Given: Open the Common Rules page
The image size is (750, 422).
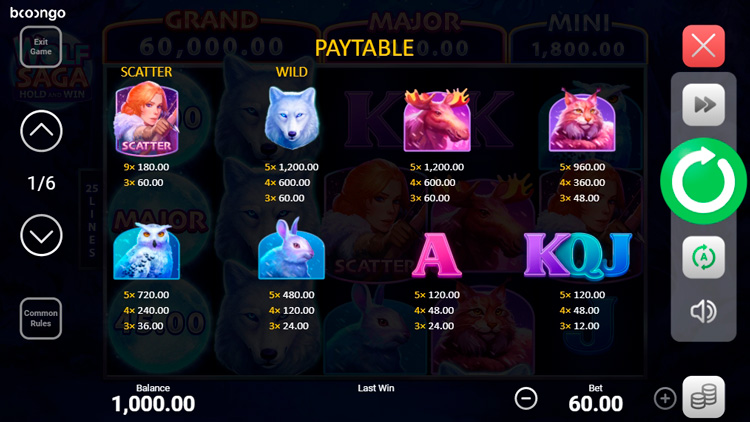Looking at the screenshot, I should [x=41, y=318].
